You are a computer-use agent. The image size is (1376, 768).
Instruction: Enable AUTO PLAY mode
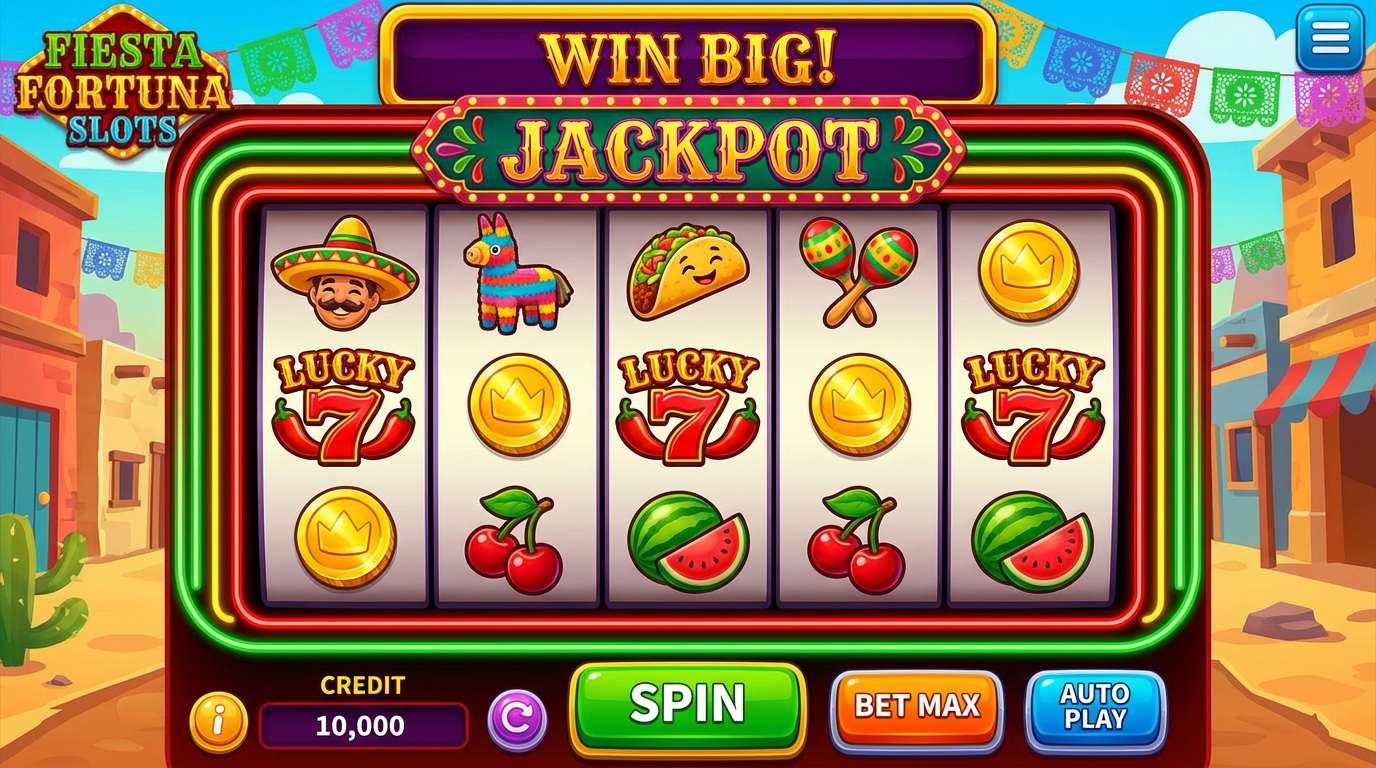[x=1096, y=707]
